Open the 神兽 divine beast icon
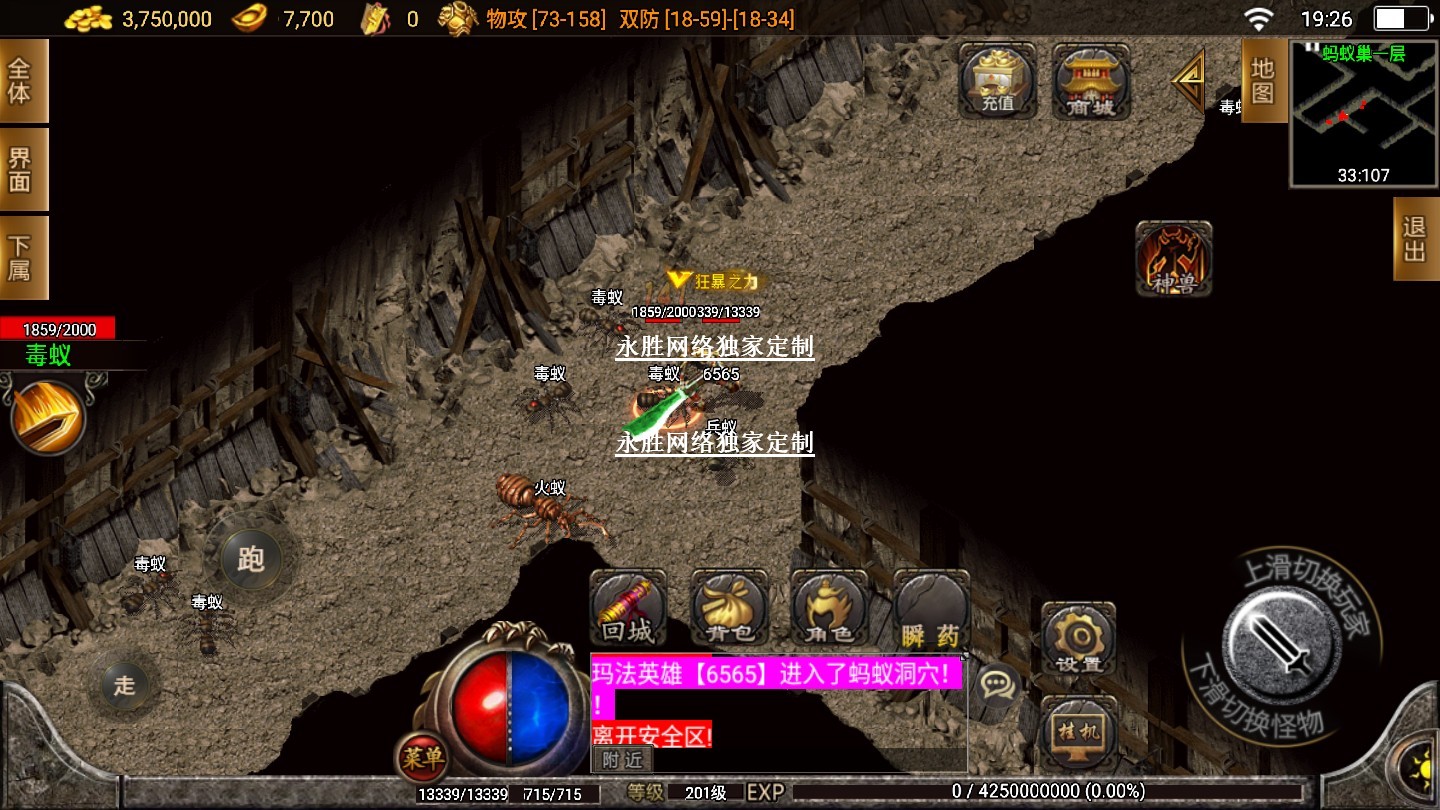Image resolution: width=1440 pixels, height=810 pixels. [x=1174, y=258]
